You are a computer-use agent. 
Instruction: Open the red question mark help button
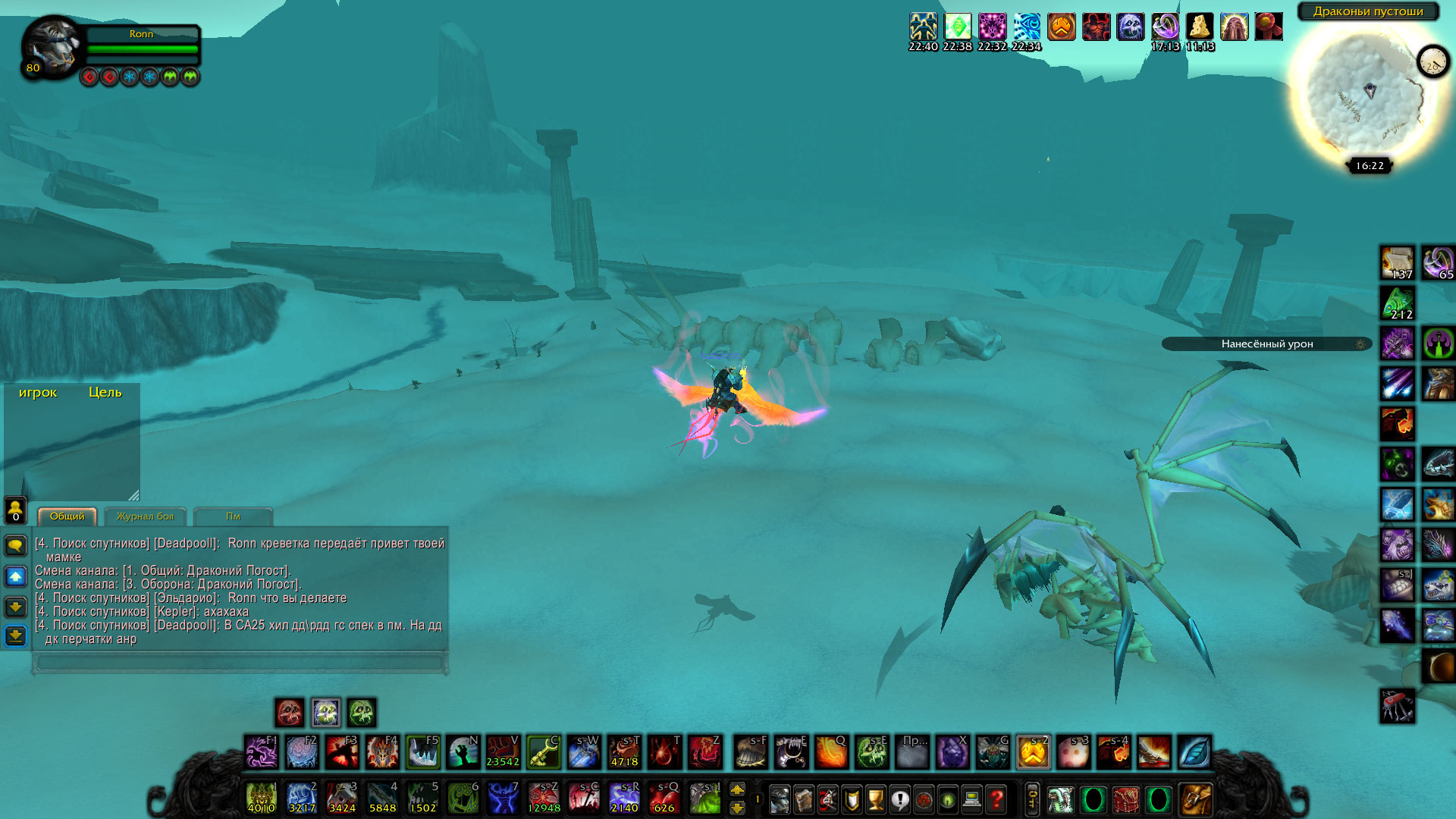tap(996, 799)
